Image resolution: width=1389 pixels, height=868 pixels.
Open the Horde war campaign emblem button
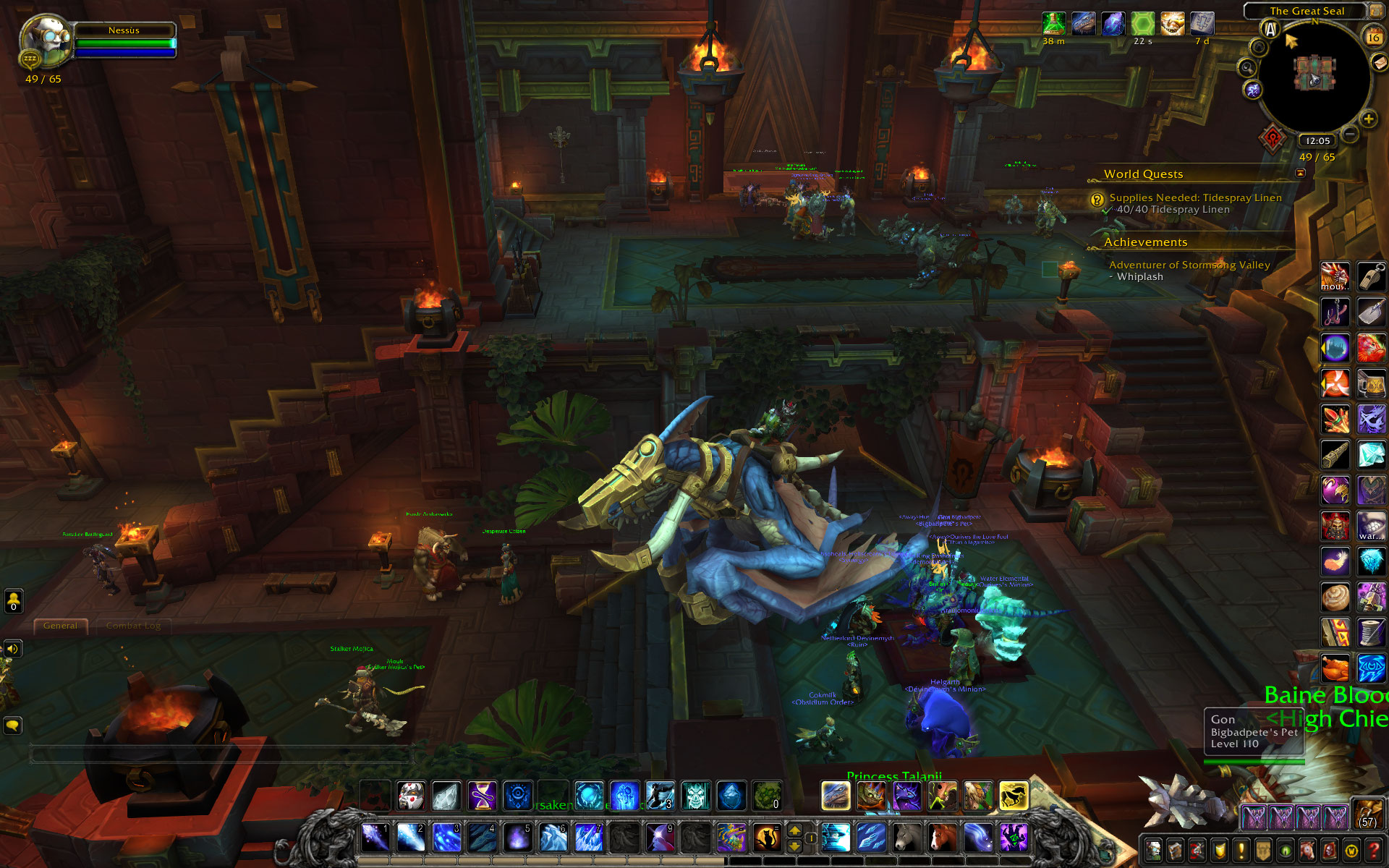(1273, 137)
